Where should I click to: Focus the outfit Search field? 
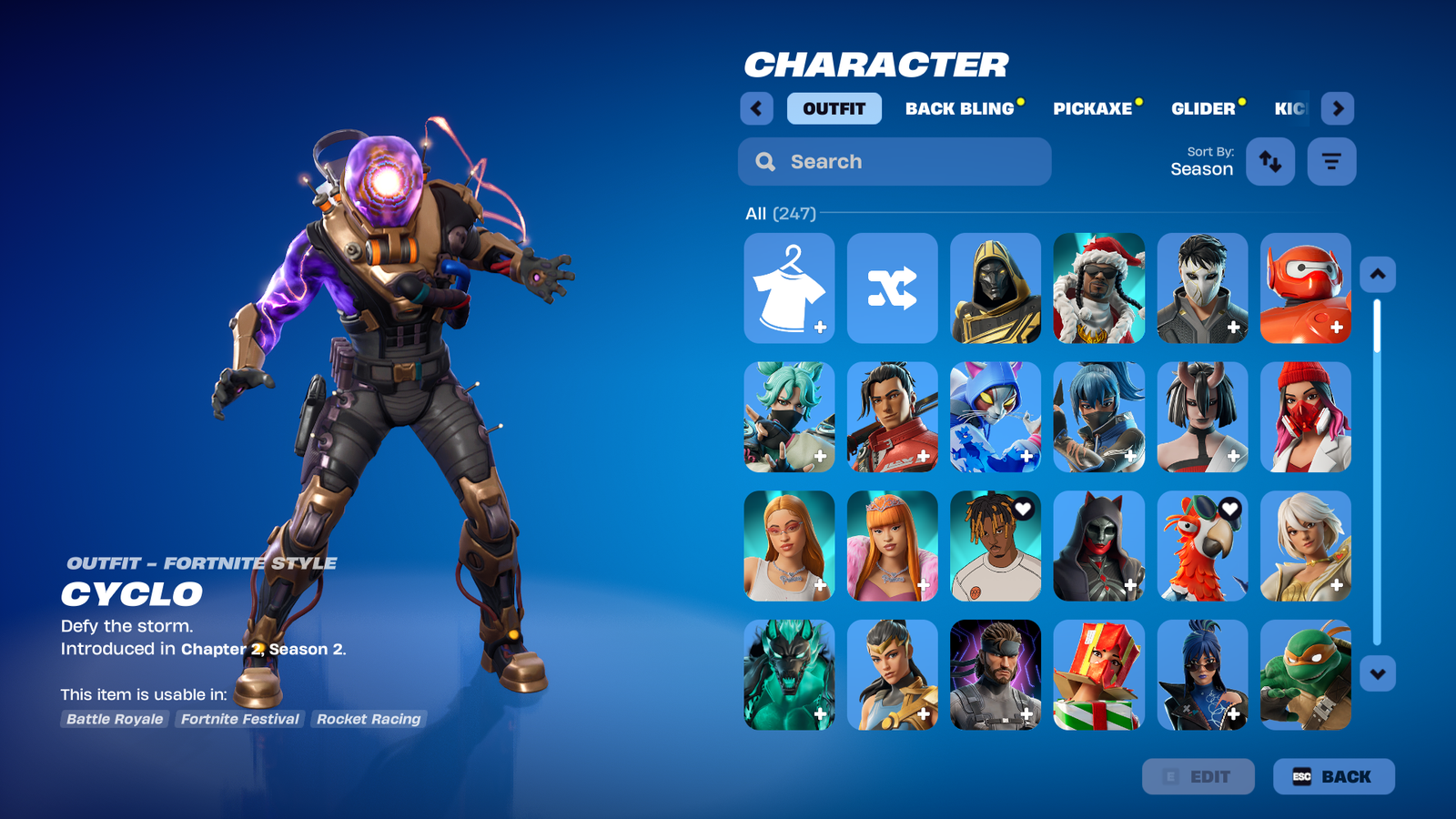point(895,162)
